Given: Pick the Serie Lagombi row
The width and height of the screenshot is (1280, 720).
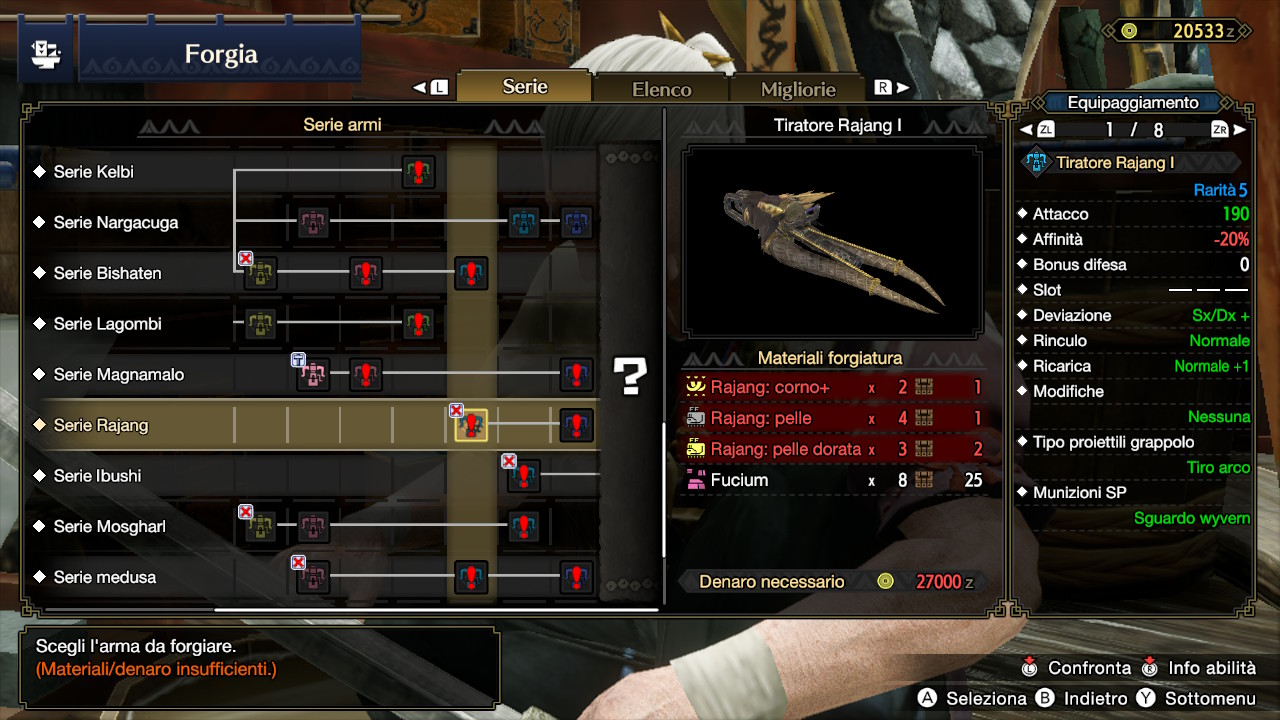Looking at the screenshot, I should (107, 324).
